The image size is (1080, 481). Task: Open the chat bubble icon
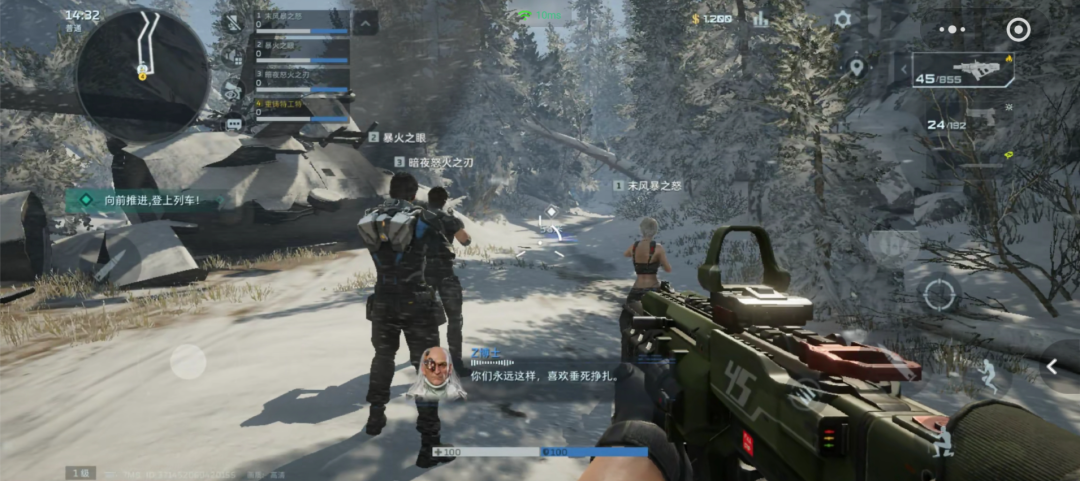pos(234,124)
